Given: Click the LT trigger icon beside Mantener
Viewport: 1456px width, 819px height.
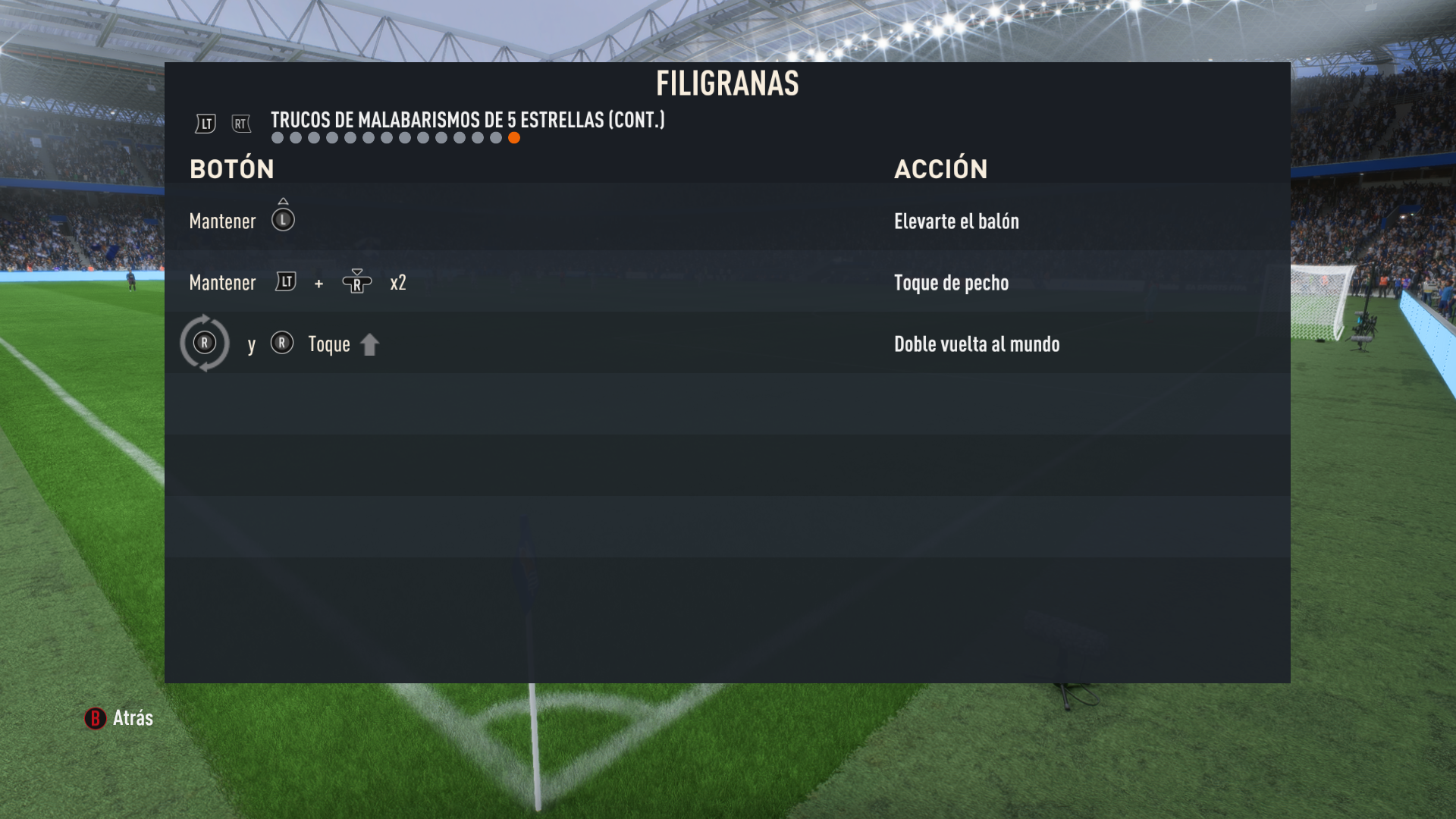Looking at the screenshot, I should click(286, 282).
